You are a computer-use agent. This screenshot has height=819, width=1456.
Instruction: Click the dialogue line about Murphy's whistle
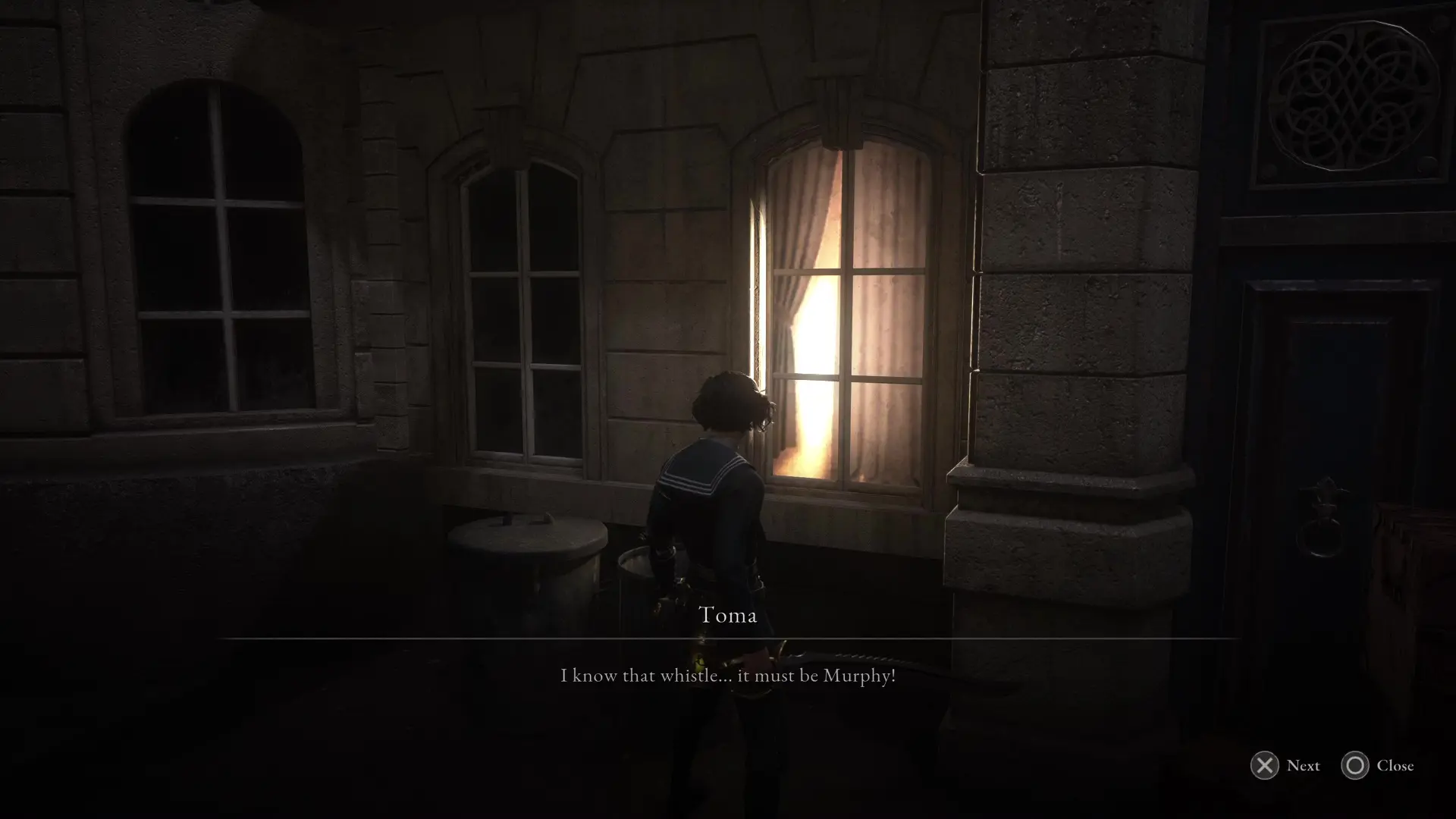tap(727, 676)
